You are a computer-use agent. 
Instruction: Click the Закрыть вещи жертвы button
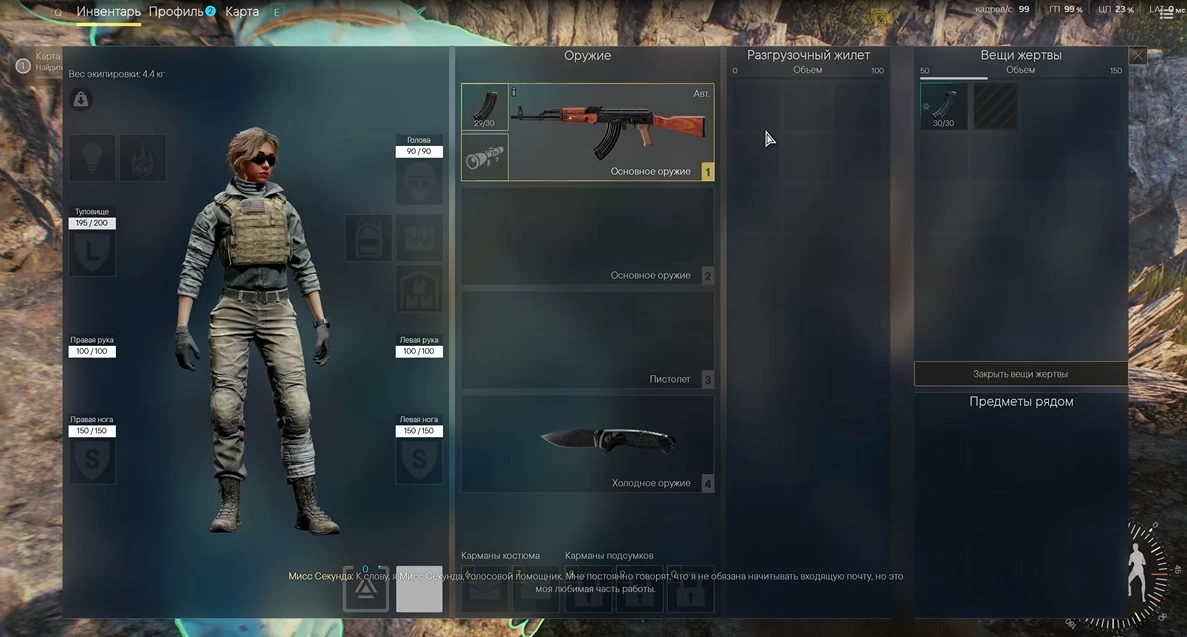click(x=1020, y=374)
